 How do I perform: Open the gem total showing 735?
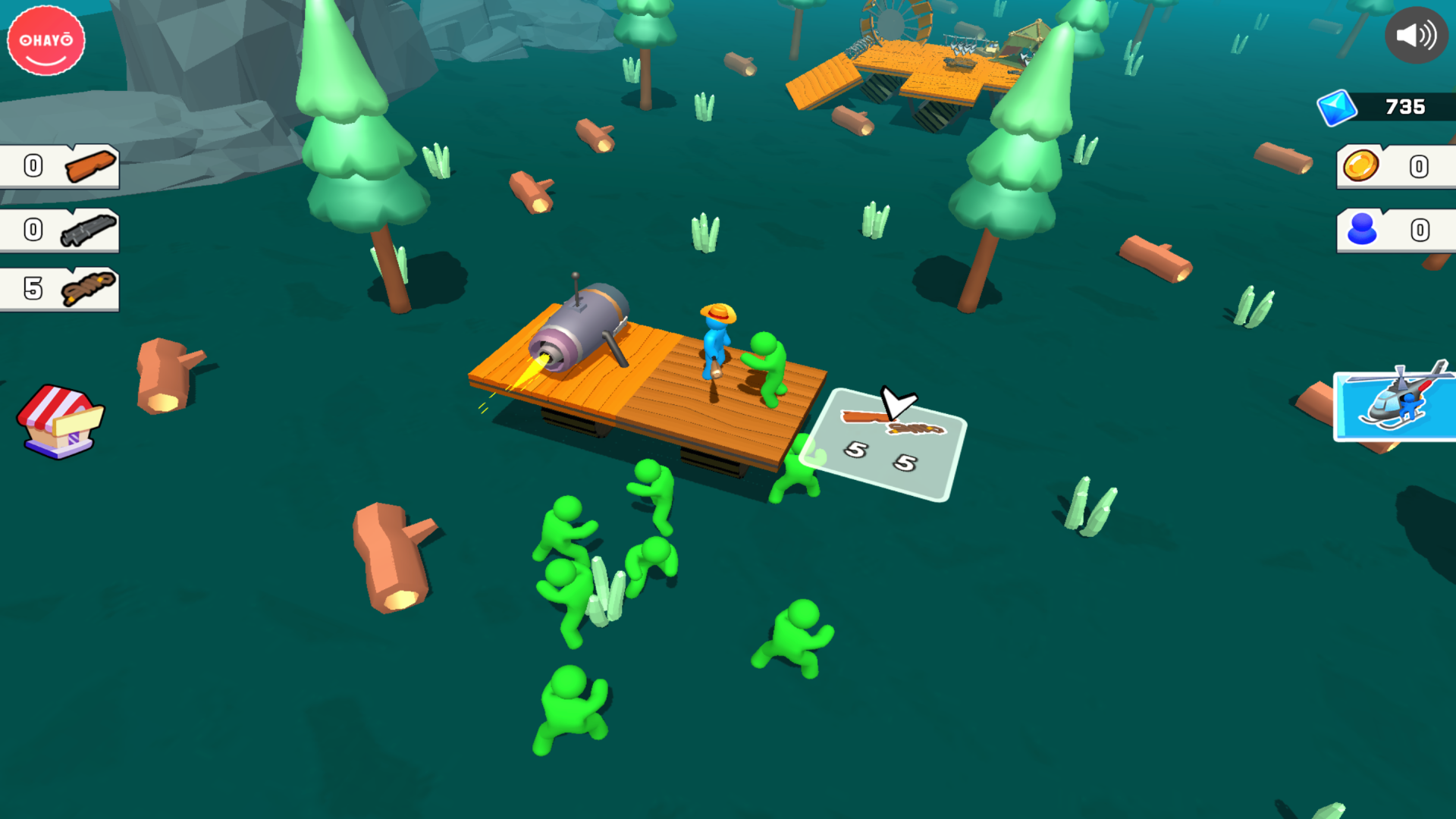(x=1404, y=106)
